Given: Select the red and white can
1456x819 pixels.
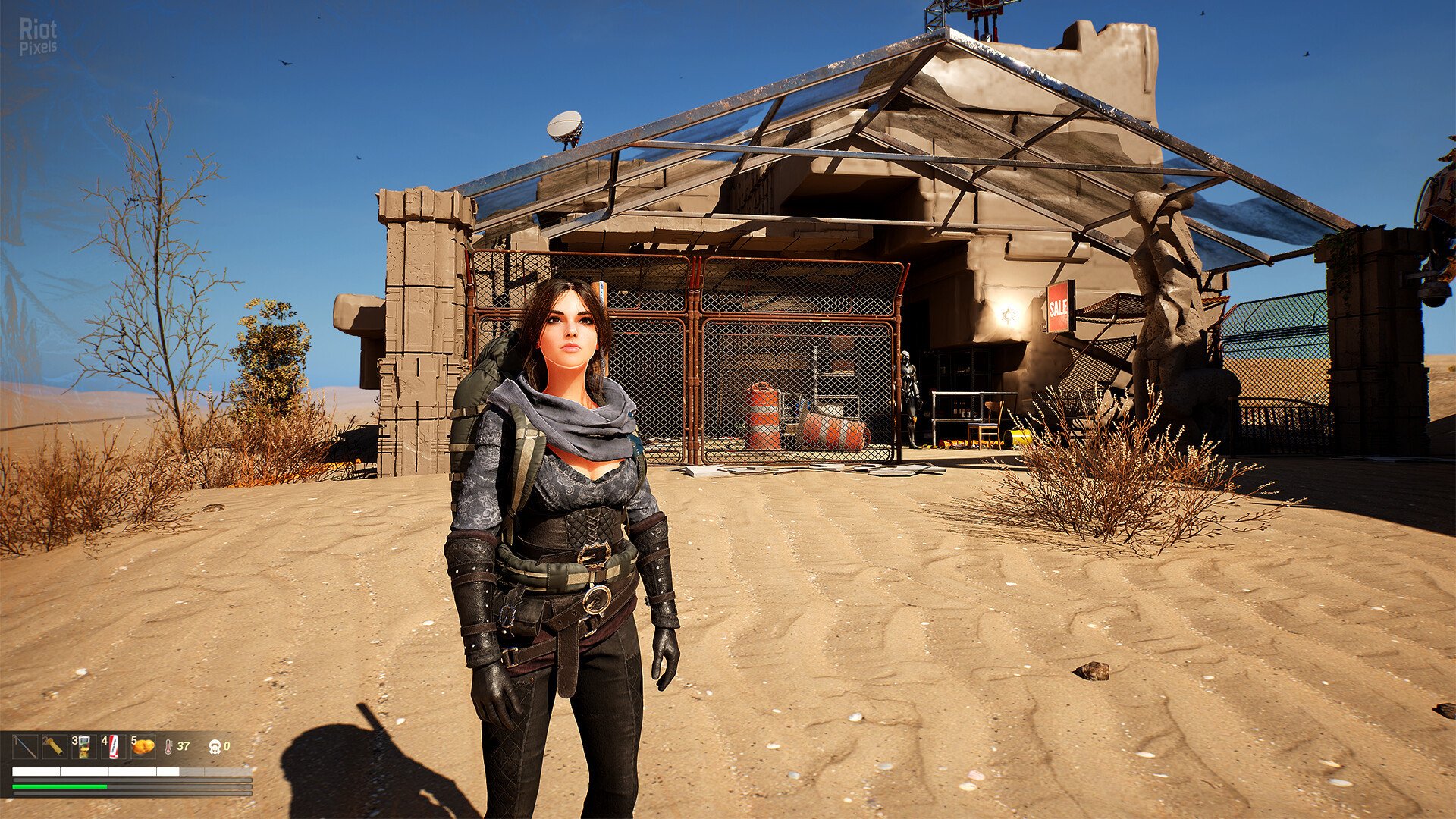Looking at the screenshot, I should 113,747.
